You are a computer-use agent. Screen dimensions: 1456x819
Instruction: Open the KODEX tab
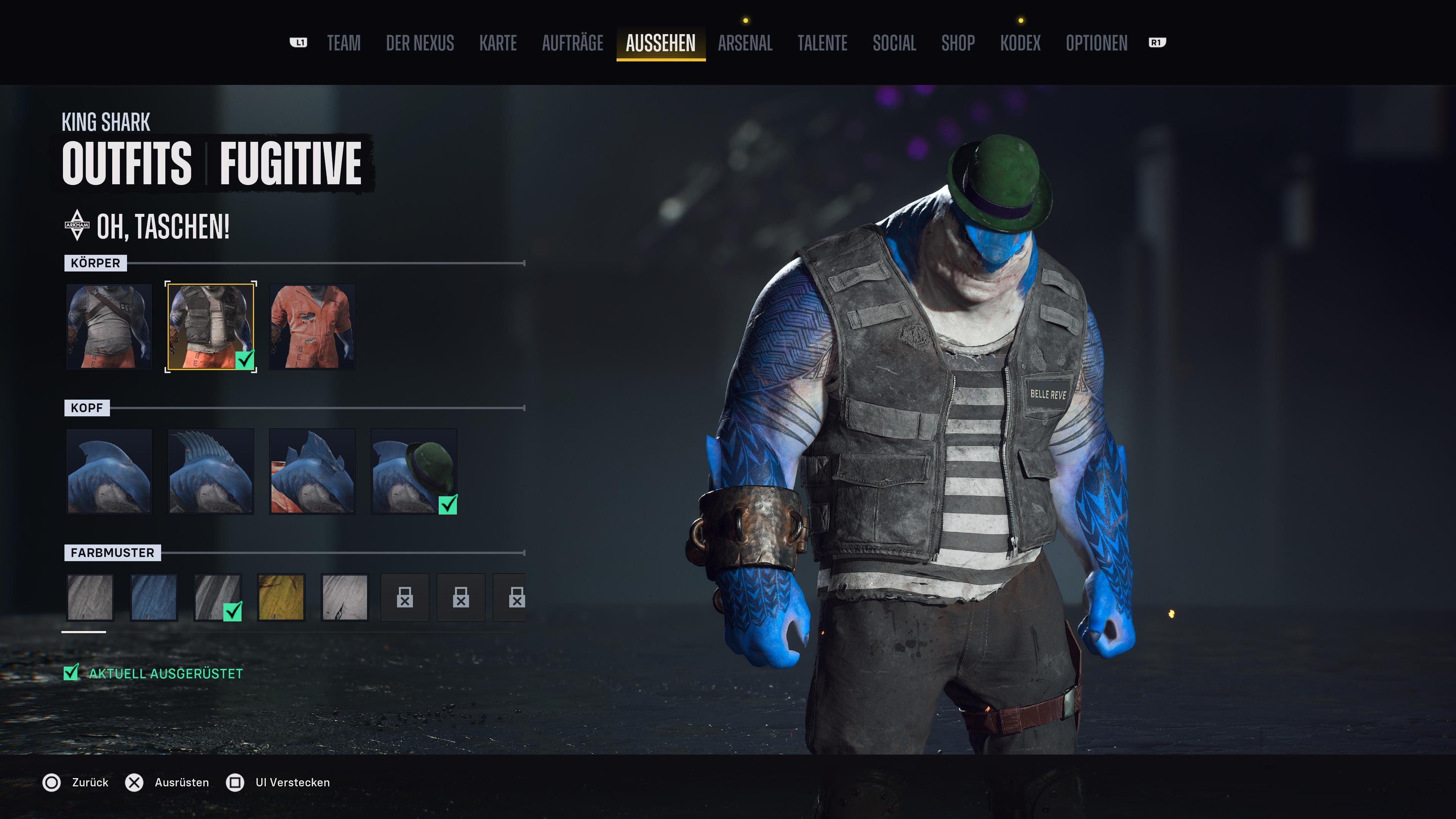pos(1020,44)
